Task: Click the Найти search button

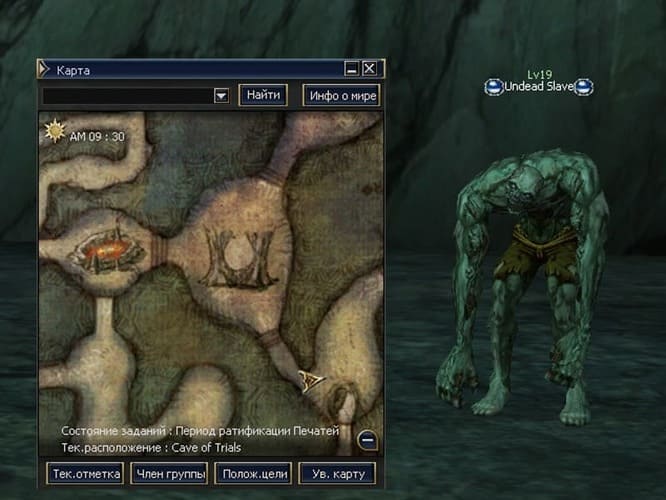Action: click(x=263, y=96)
